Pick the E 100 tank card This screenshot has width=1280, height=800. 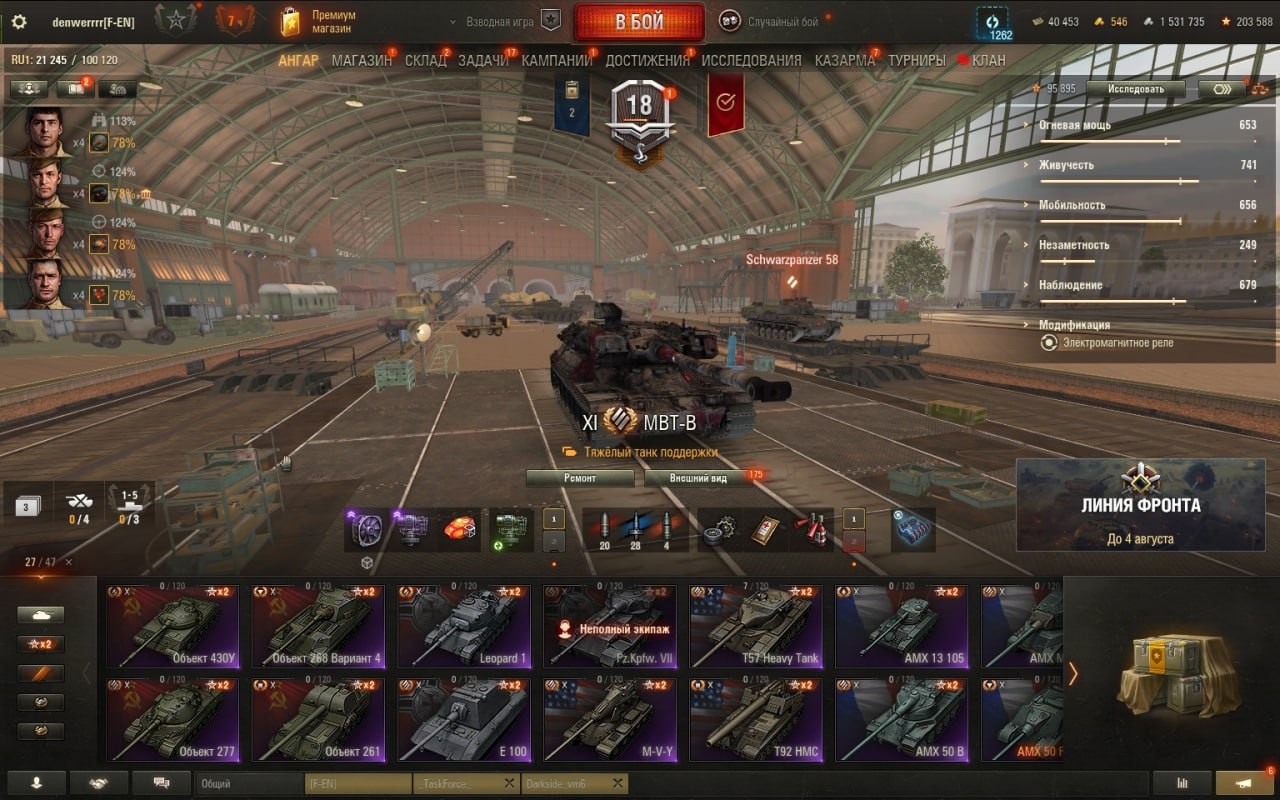coord(464,720)
